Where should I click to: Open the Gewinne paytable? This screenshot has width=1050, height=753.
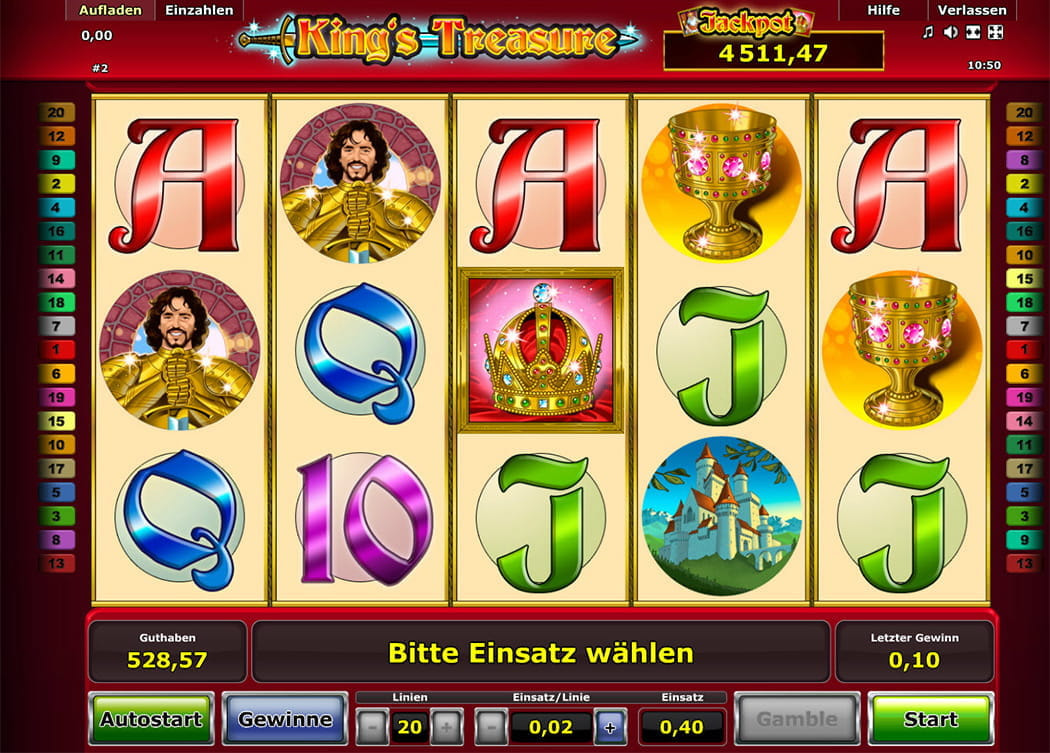coord(285,719)
